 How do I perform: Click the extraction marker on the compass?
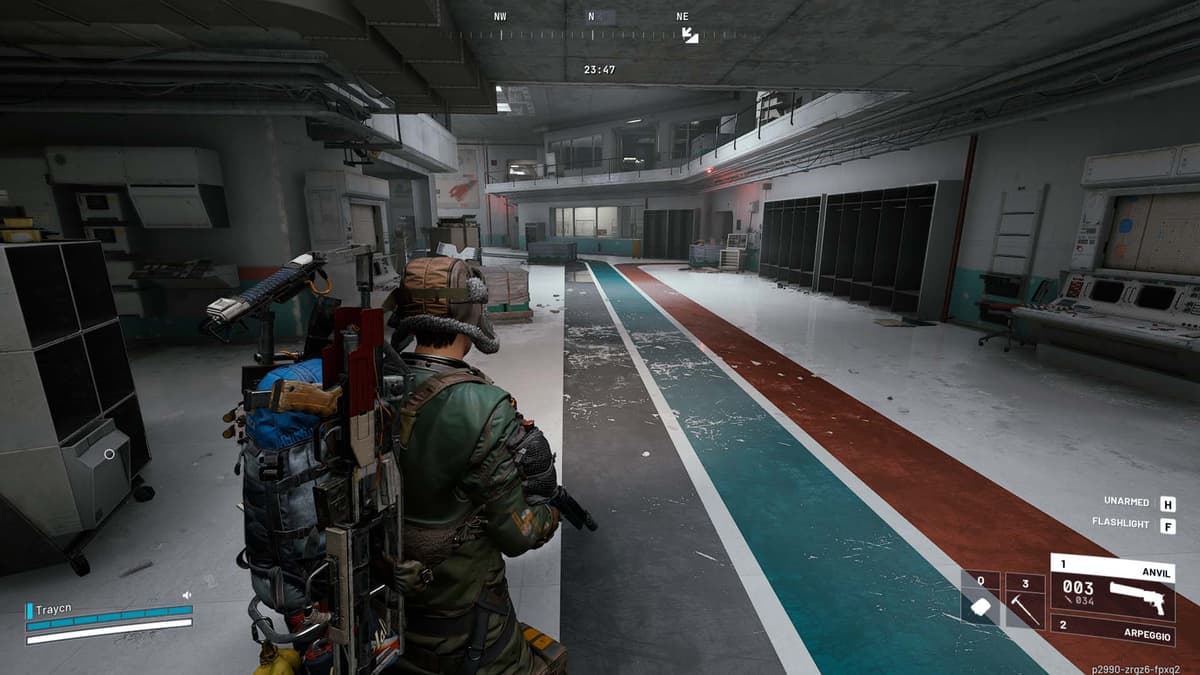(x=690, y=35)
